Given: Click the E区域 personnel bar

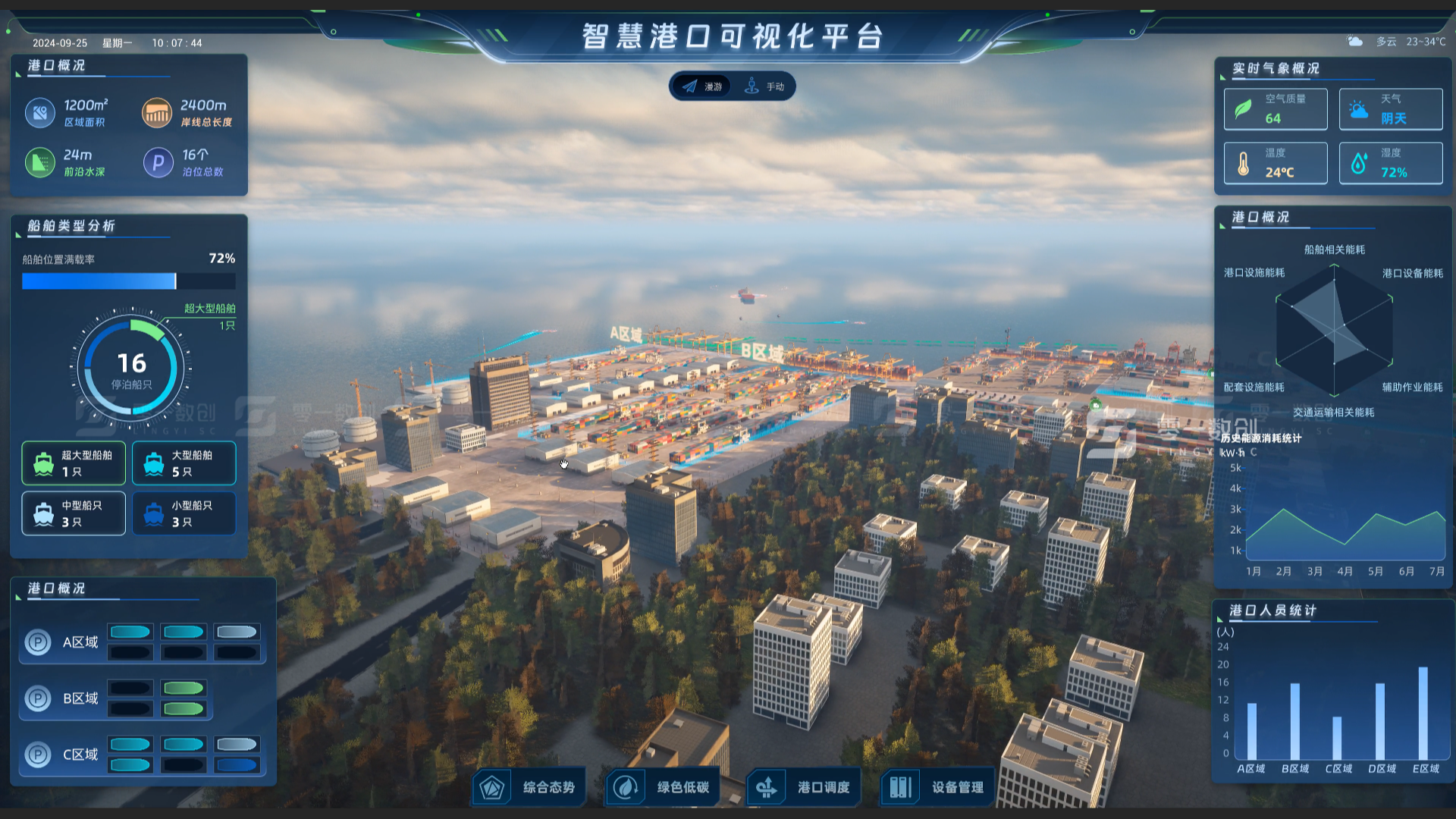Looking at the screenshot, I should point(1423,713).
